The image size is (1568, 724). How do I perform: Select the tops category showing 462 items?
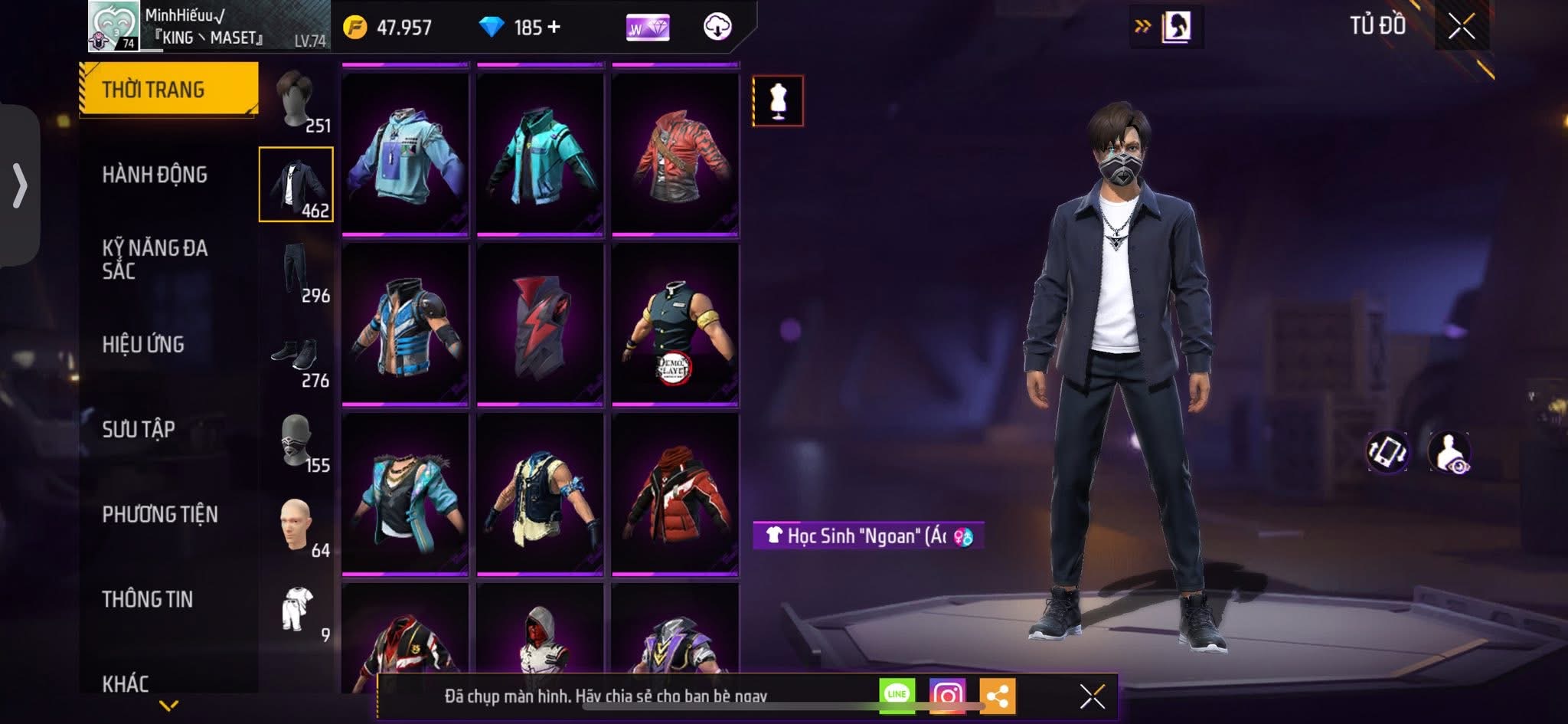299,184
